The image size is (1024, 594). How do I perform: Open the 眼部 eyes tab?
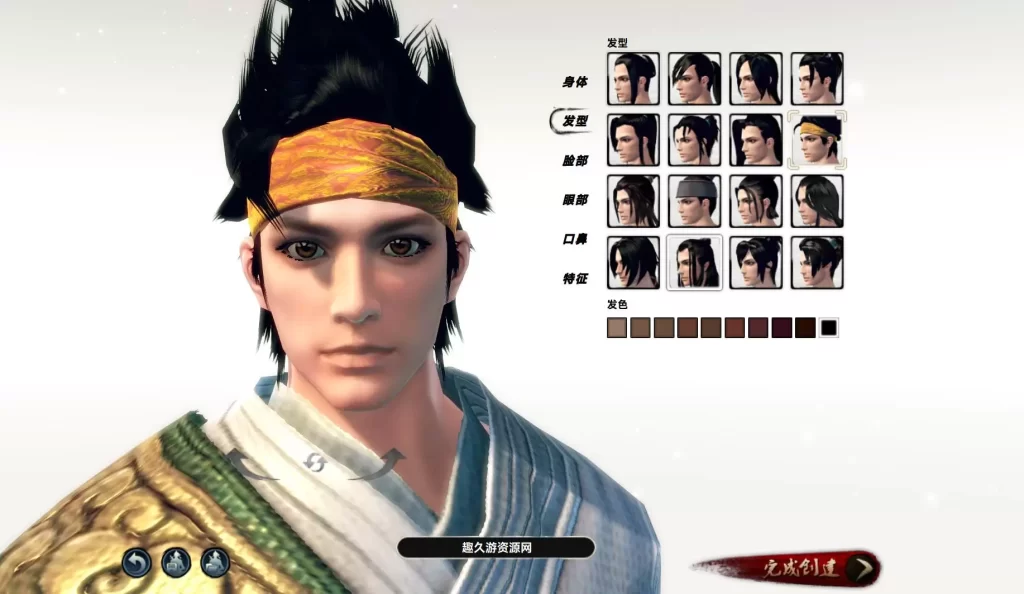(574, 200)
